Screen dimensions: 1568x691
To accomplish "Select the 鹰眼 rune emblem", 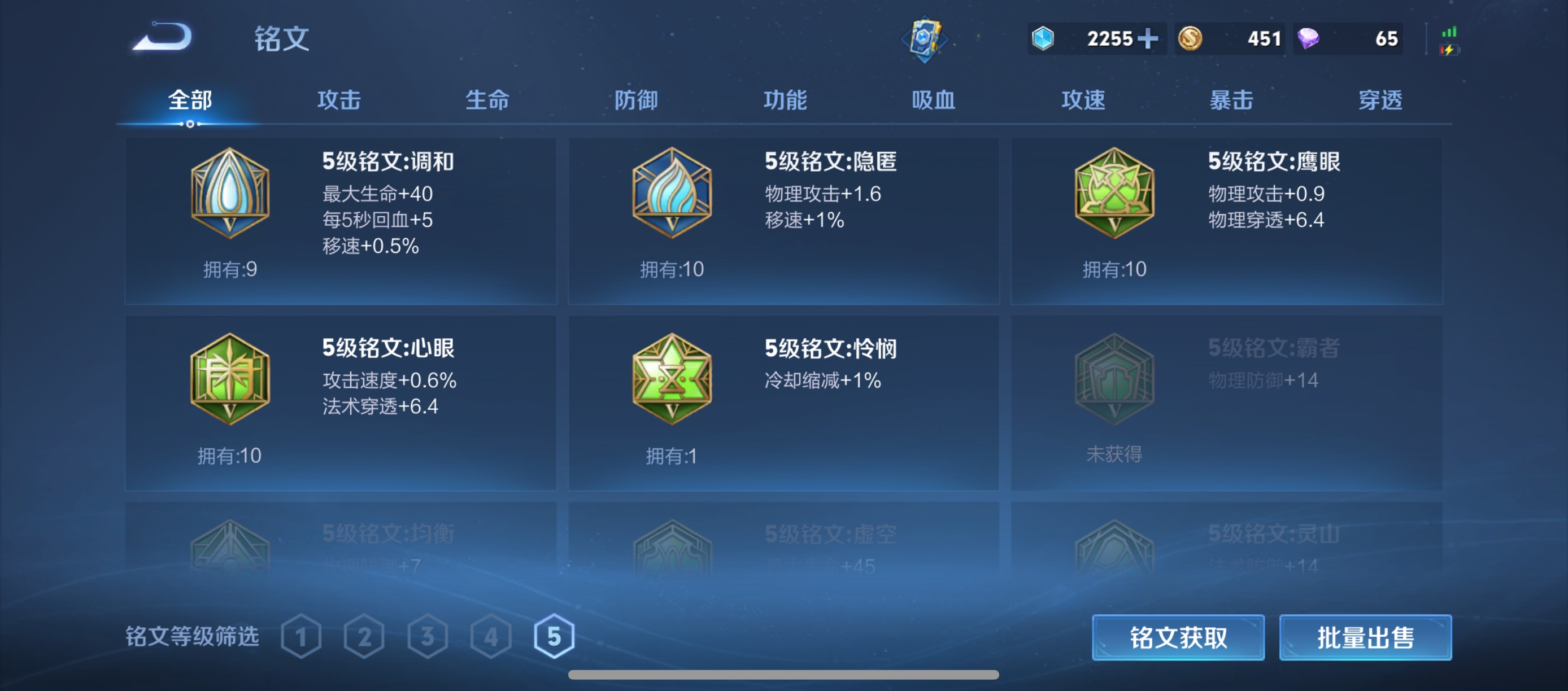I will (1114, 195).
